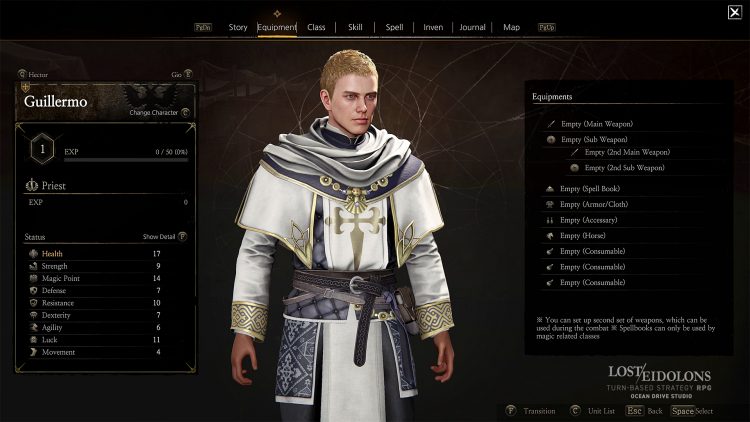This screenshot has width=750, height=422.
Task: Close the character menu with X
Action: pyautogui.click(x=735, y=12)
